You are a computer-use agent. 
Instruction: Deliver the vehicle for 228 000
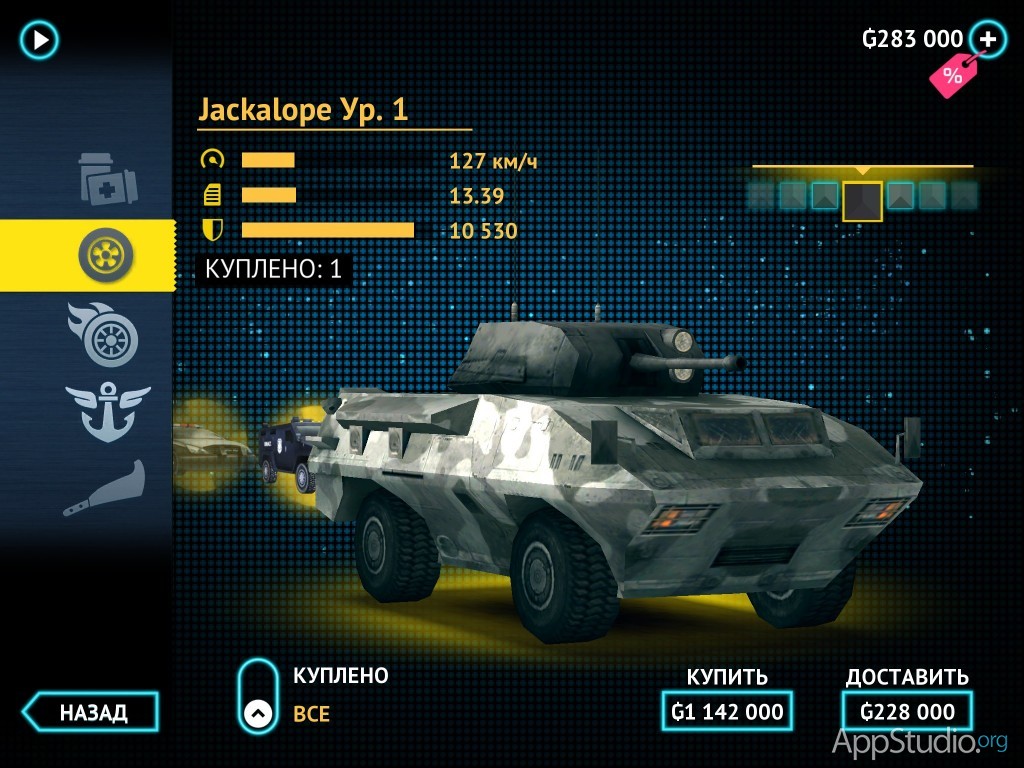click(x=907, y=712)
